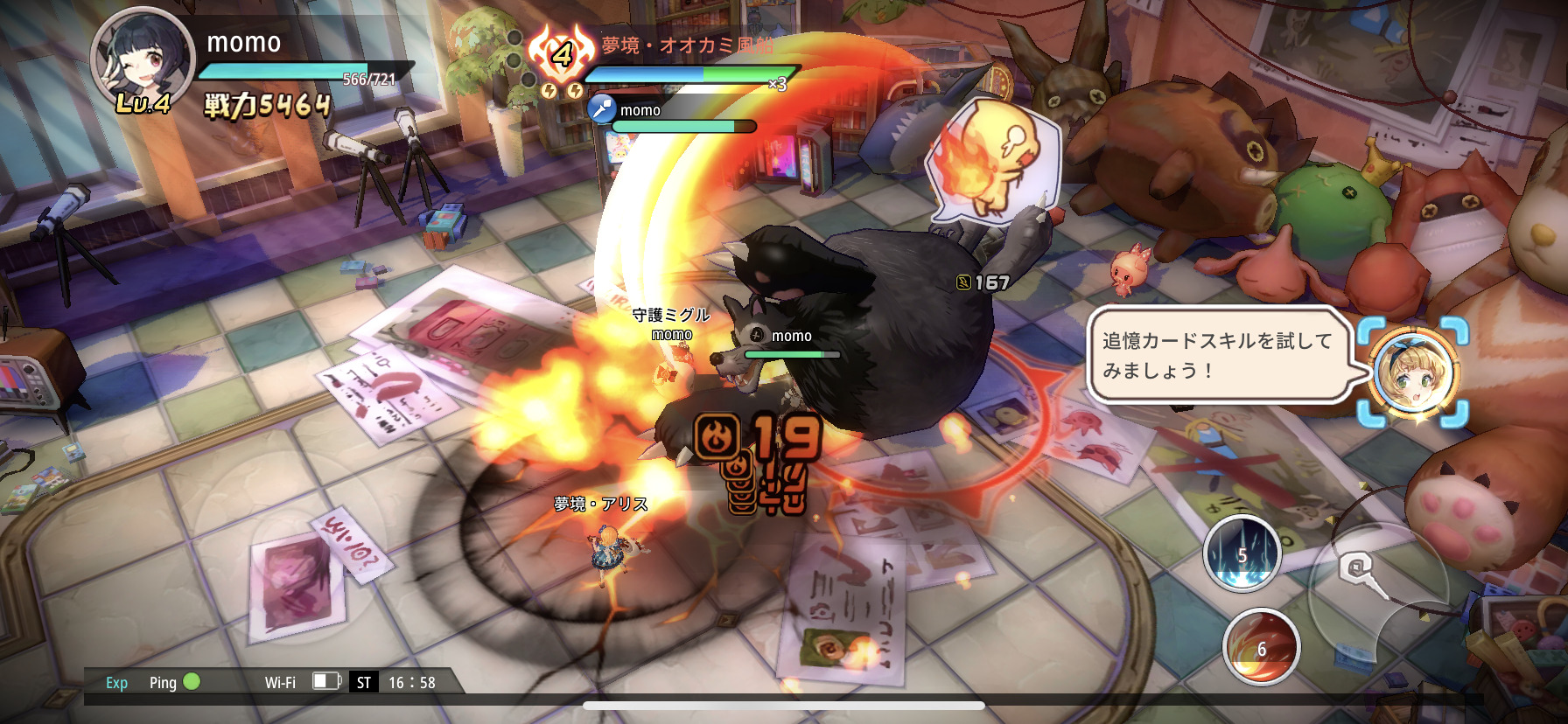This screenshot has height=724, width=1568.
Task: Open momo's player portrait
Action: 143,59
